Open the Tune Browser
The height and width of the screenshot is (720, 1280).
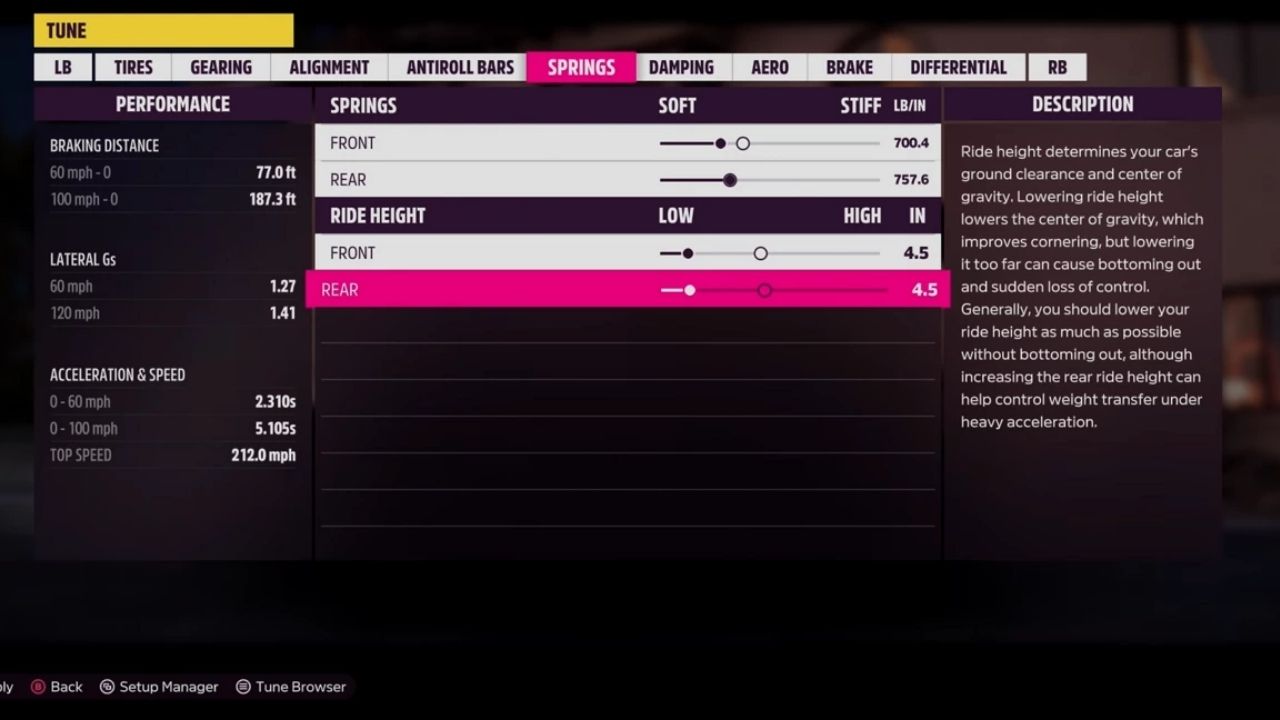pyautogui.click(x=291, y=687)
